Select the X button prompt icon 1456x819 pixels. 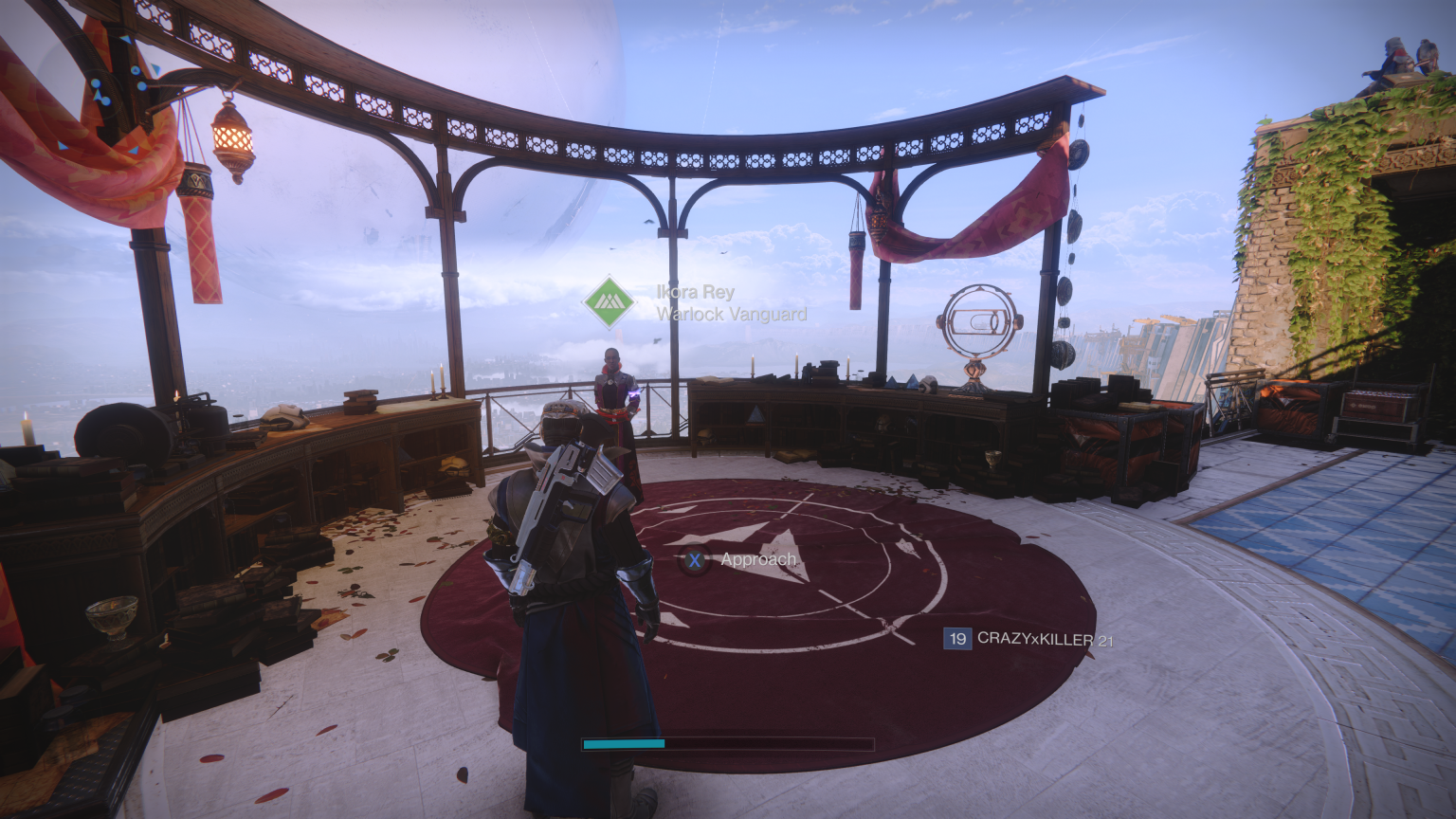697,560
